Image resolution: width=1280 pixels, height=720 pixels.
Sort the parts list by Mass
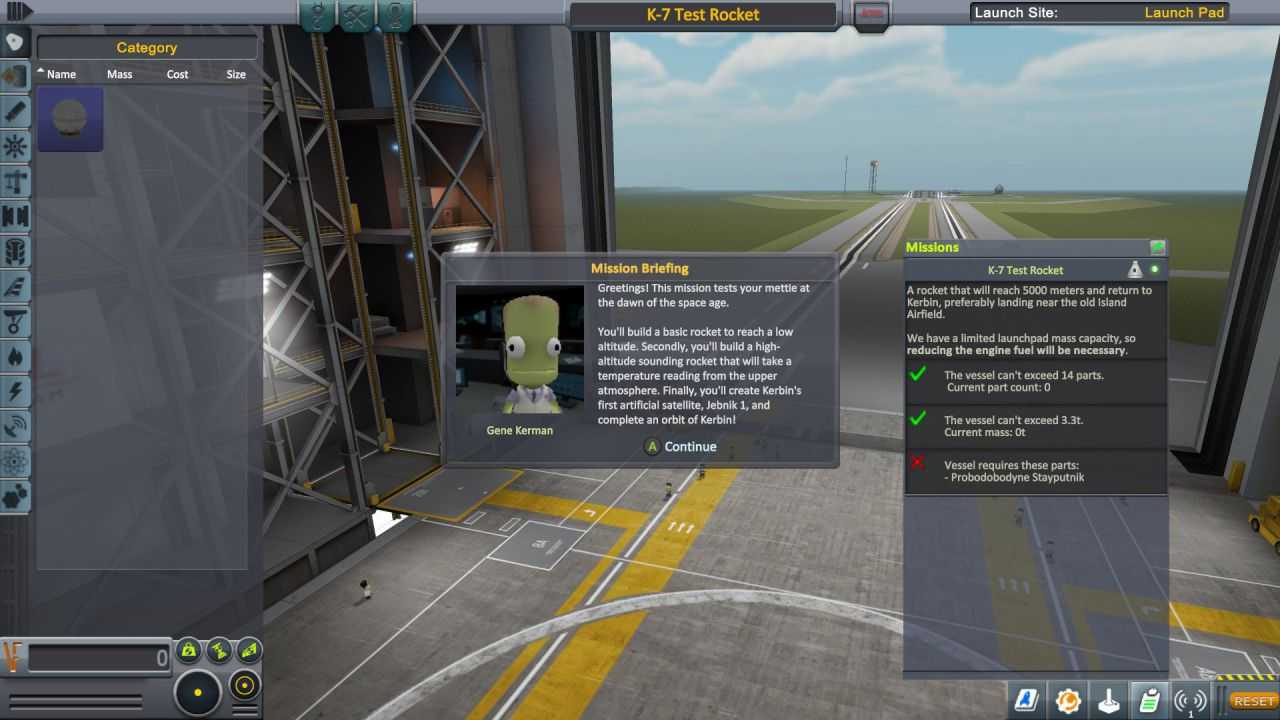(x=120, y=74)
